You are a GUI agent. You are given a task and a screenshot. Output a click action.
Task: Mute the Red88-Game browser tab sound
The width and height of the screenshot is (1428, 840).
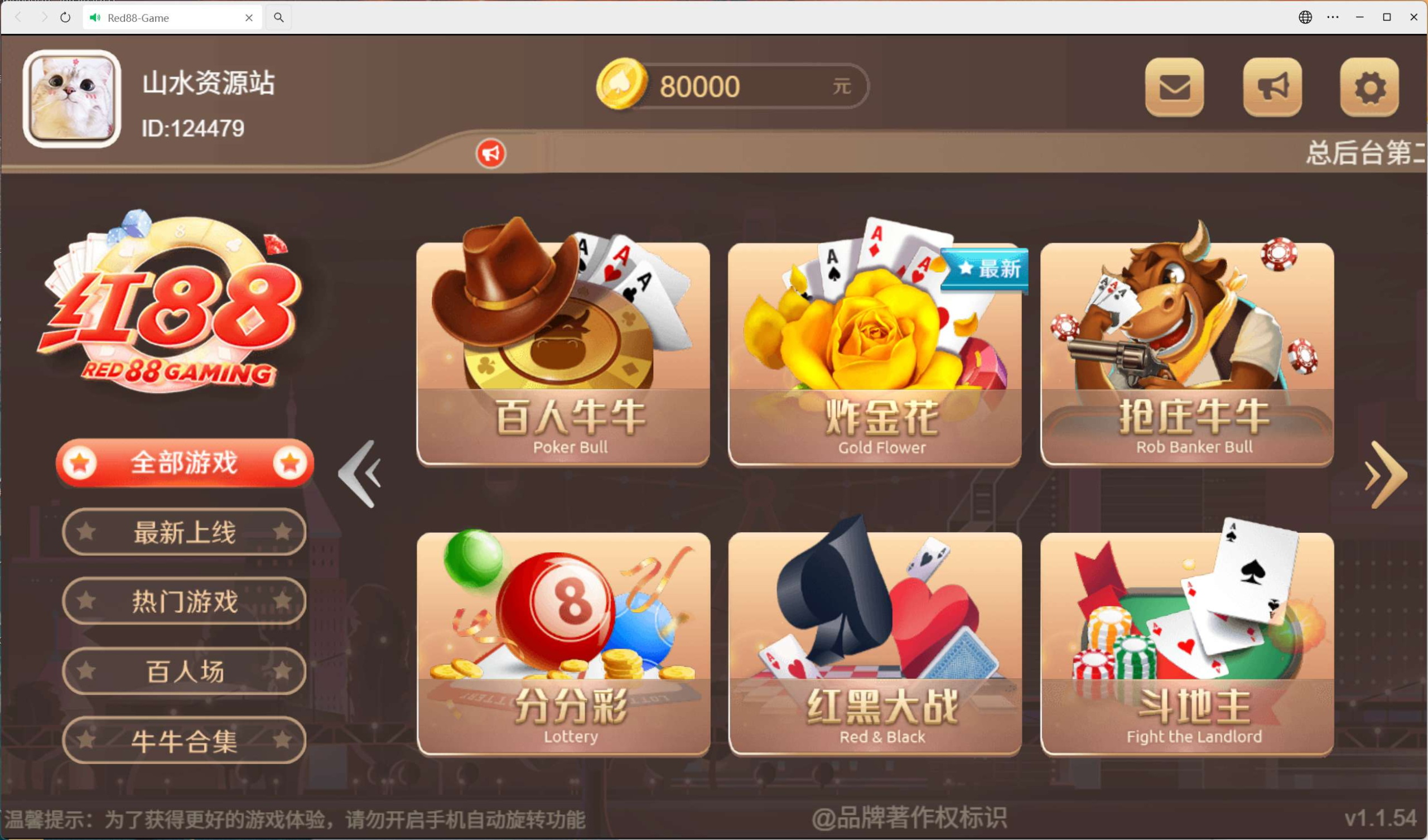point(95,18)
